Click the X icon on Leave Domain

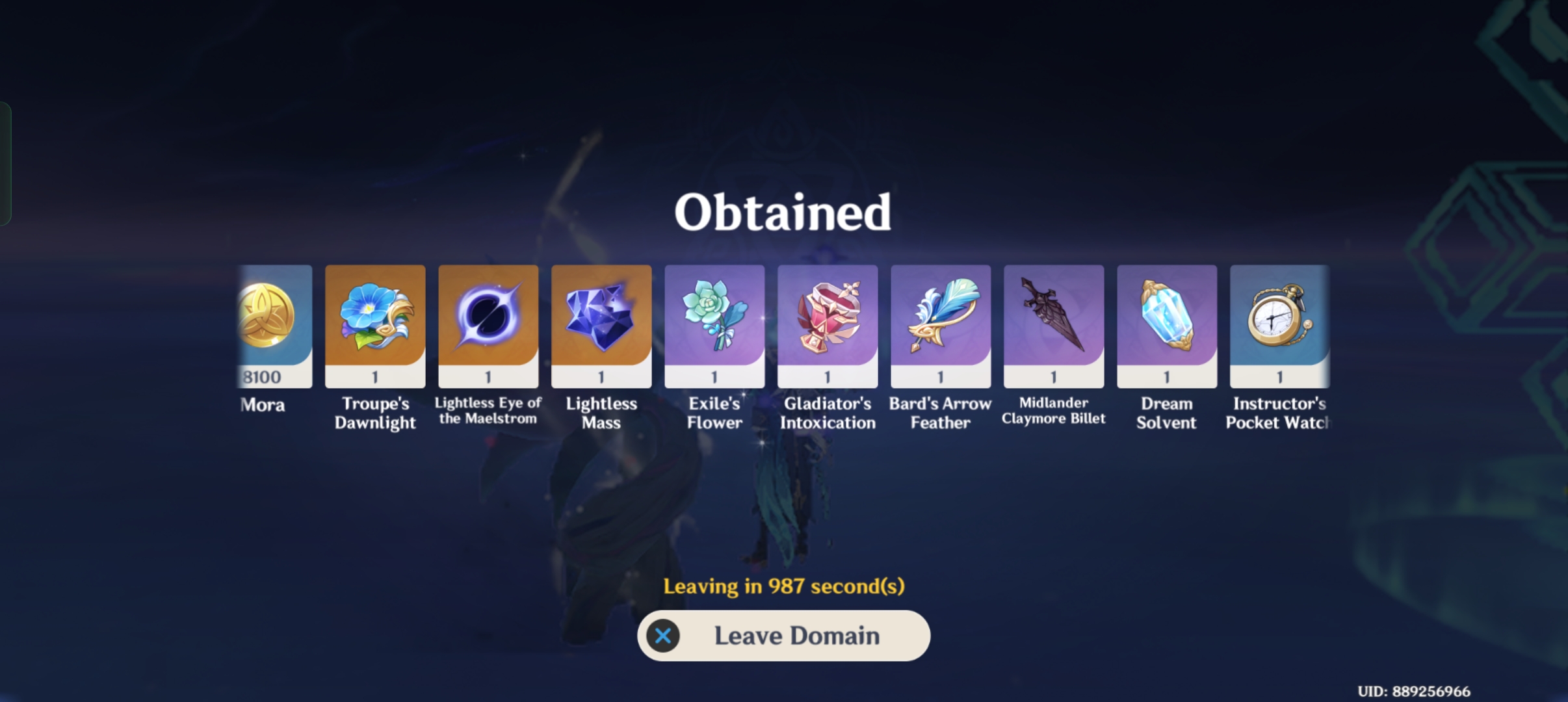coord(662,636)
